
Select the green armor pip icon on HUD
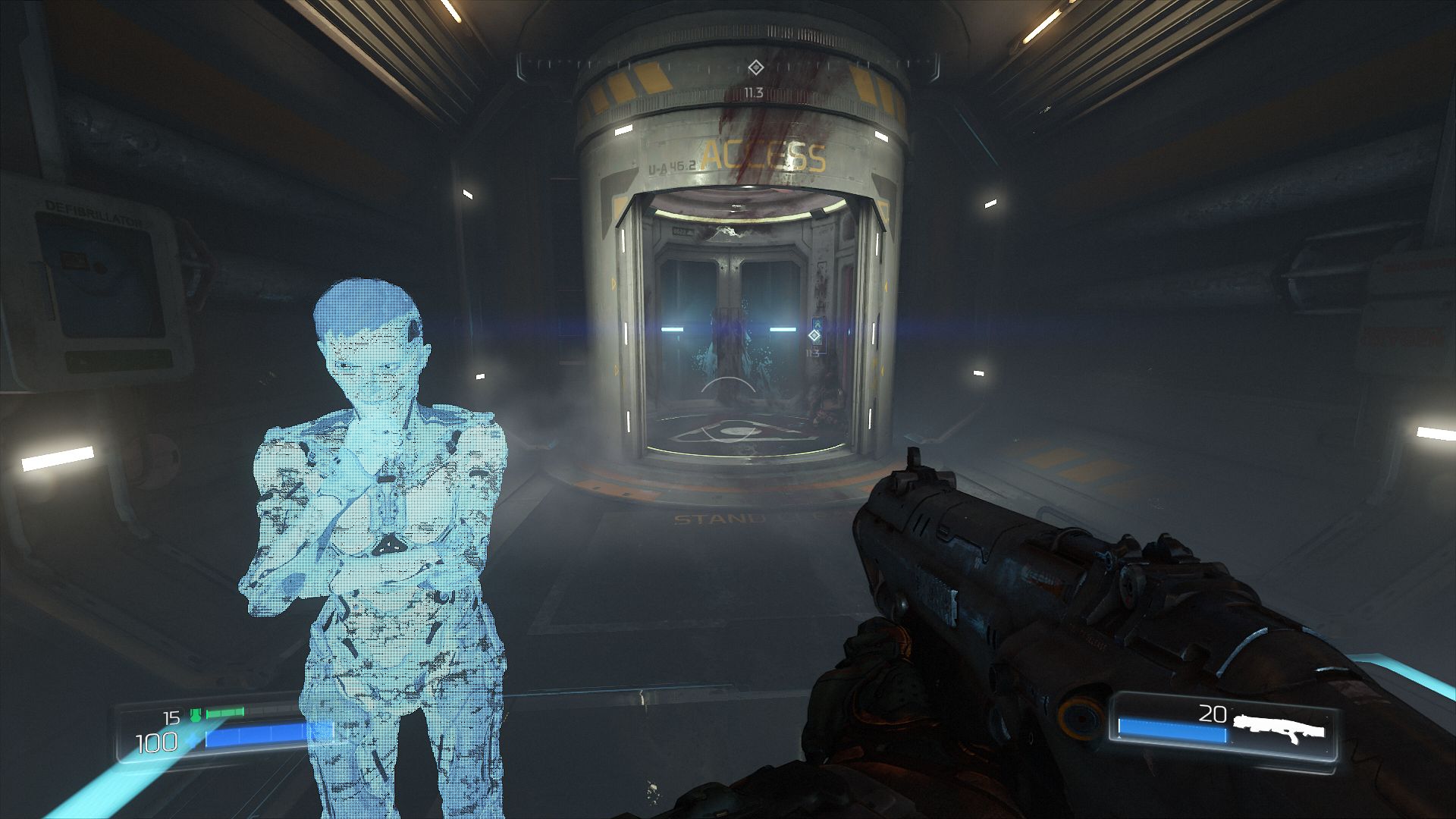[x=196, y=714]
